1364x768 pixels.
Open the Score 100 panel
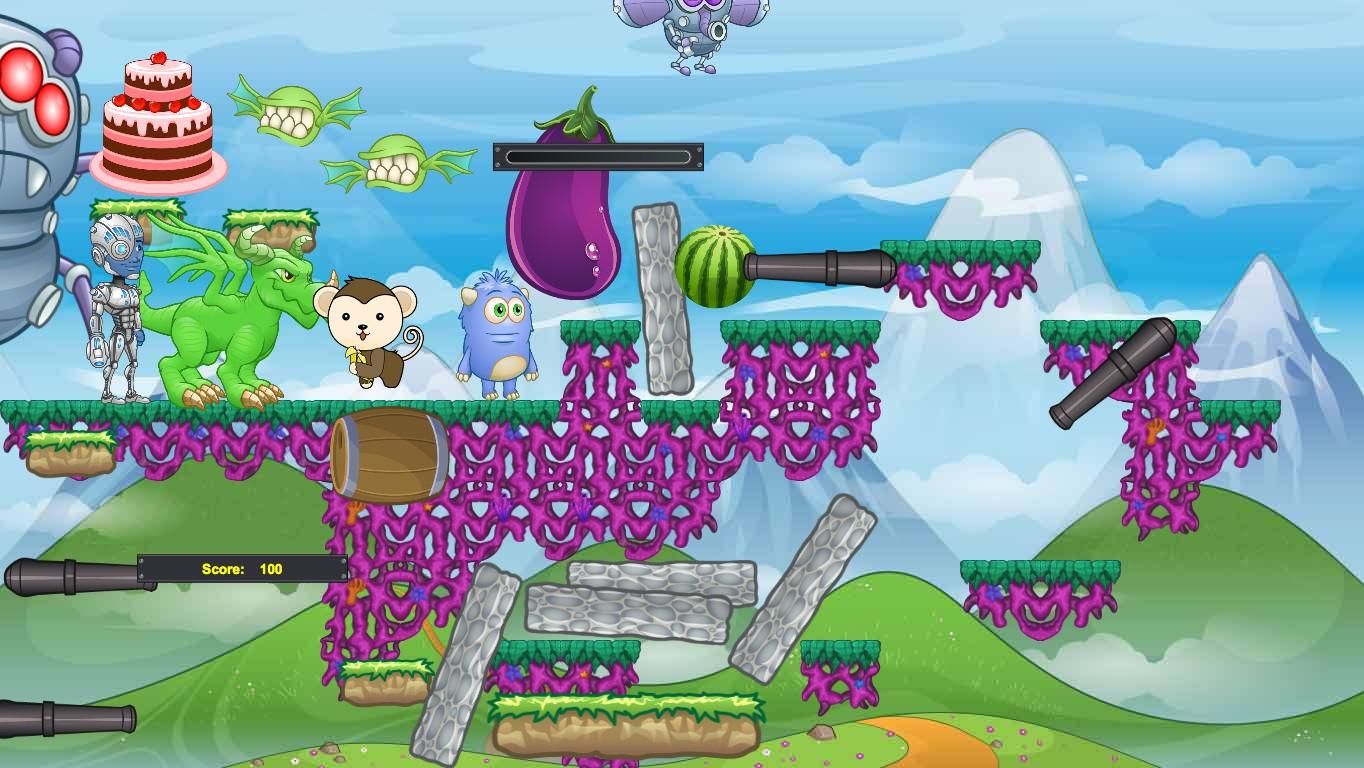(240, 568)
